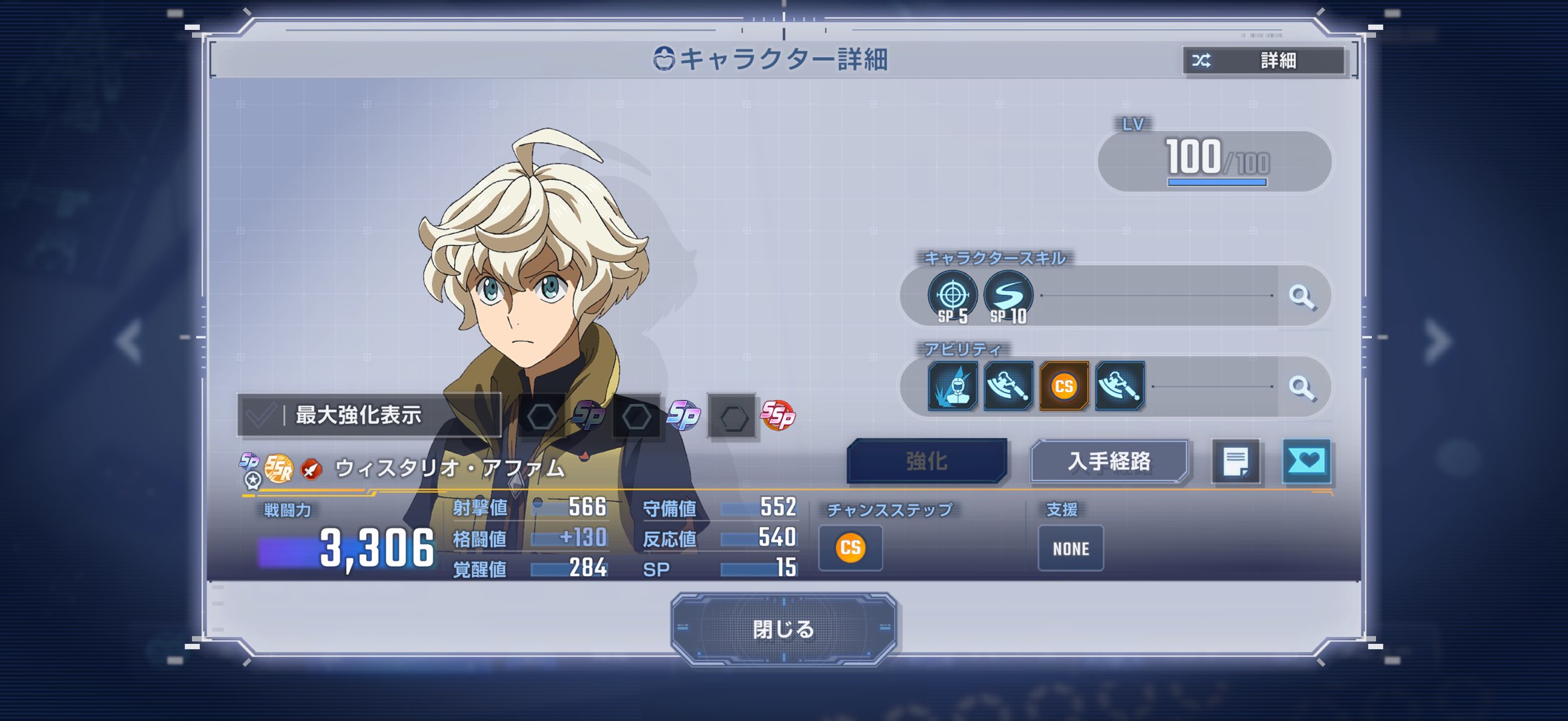Click the cyan heart favorite button
The width and height of the screenshot is (1568, 721).
(1306, 461)
